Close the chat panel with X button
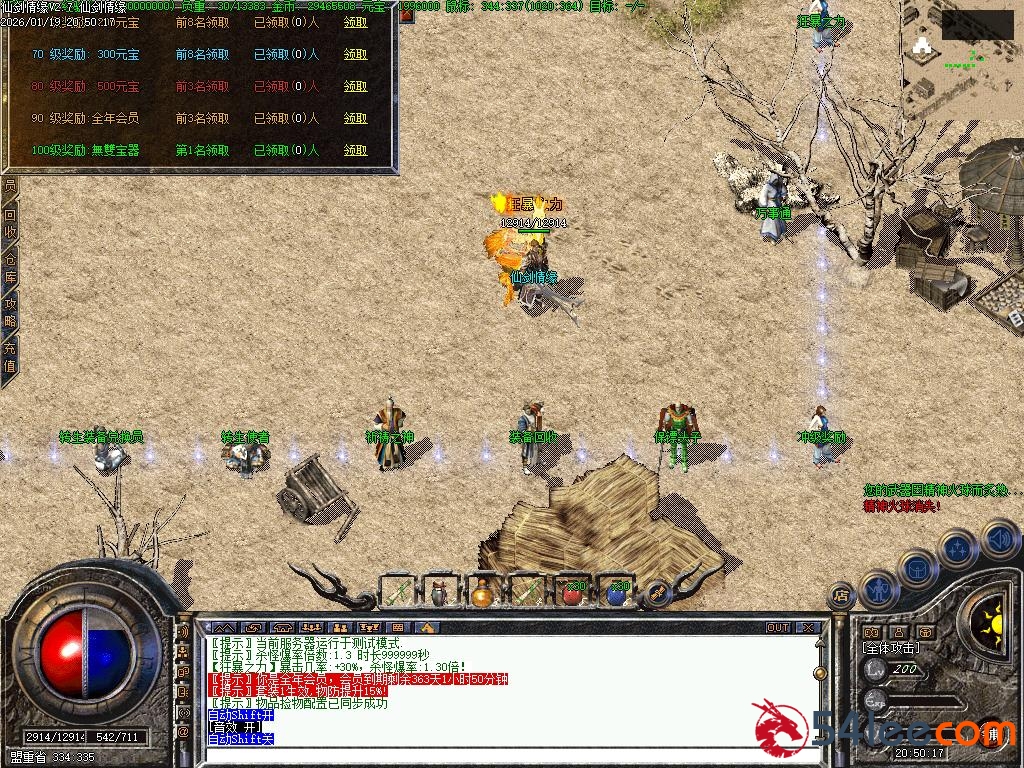Image resolution: width=1024 pixels, height=768 pixels. click(808, 628)
